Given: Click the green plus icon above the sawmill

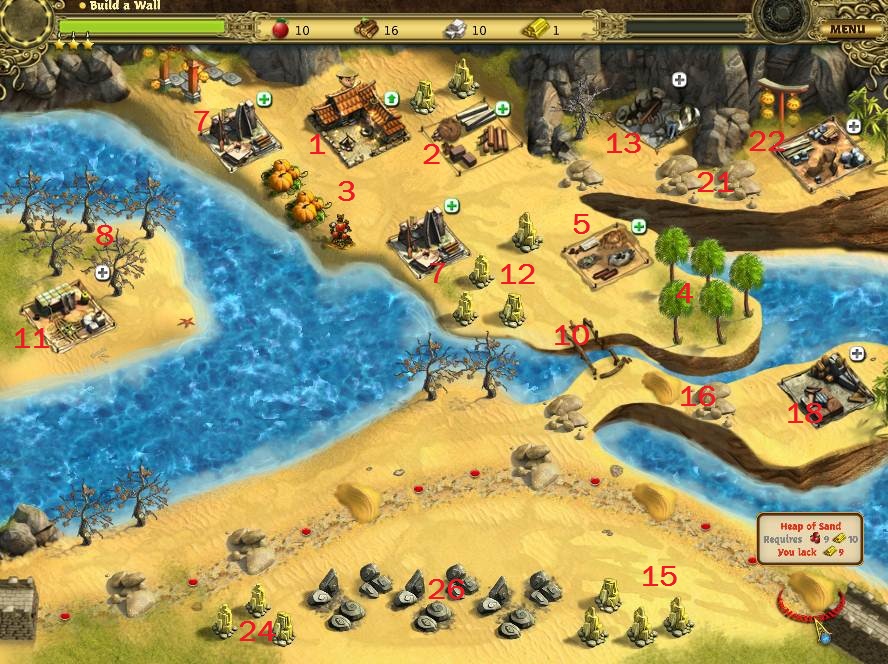Looking at the screenshot, I should tap(501, 108).
